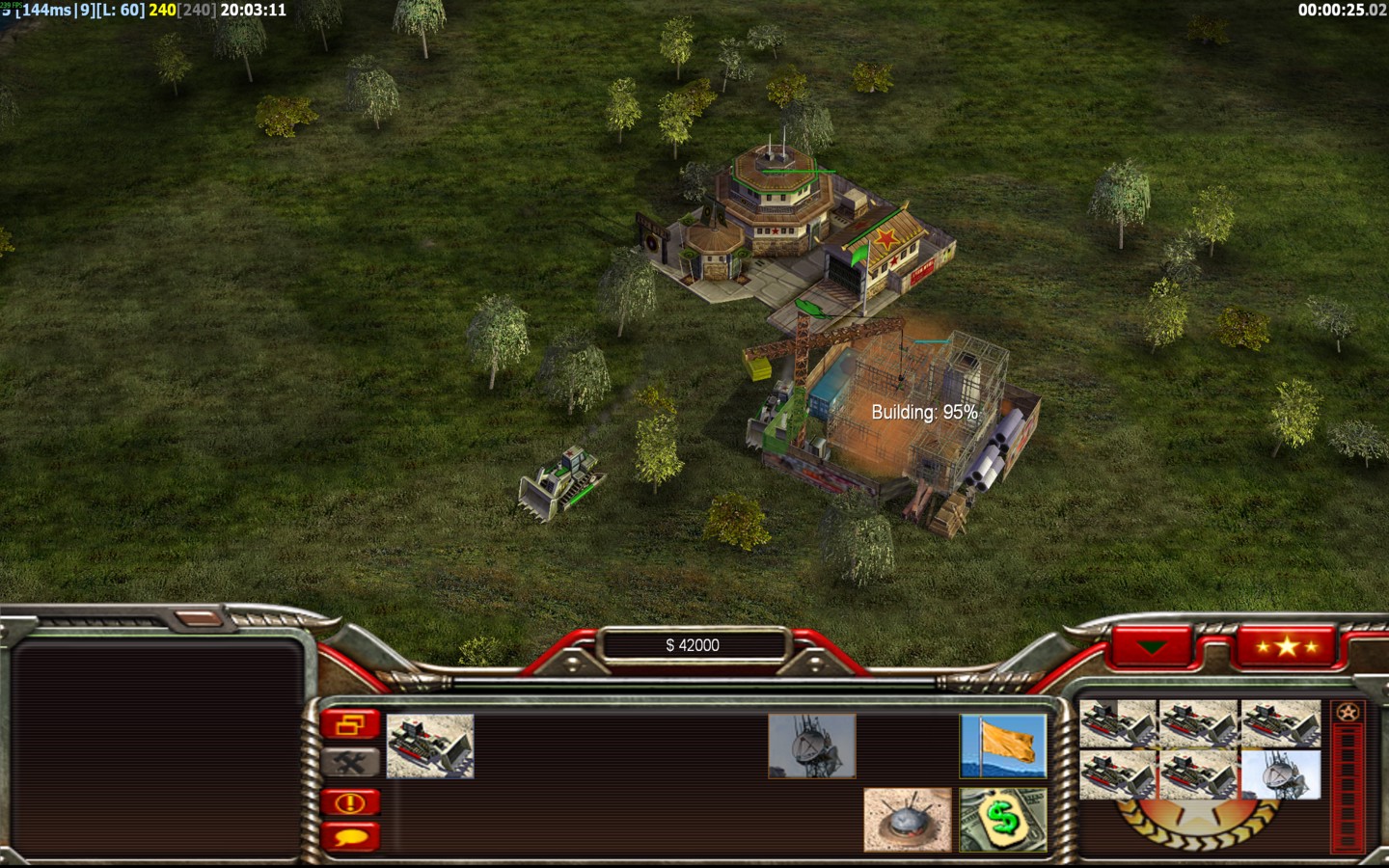The height and width of the screenshot is (868, 1389).
Task: Purchase the Radar upgrade in the command bar
Action: (811, 746)
